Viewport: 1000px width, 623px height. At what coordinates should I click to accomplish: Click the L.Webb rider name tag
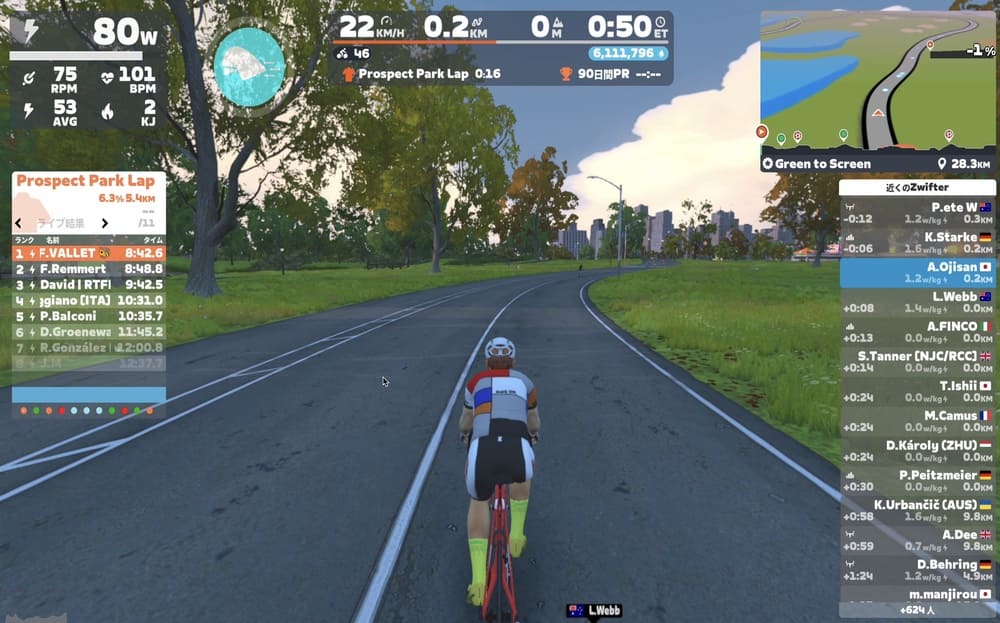[596, 610]
